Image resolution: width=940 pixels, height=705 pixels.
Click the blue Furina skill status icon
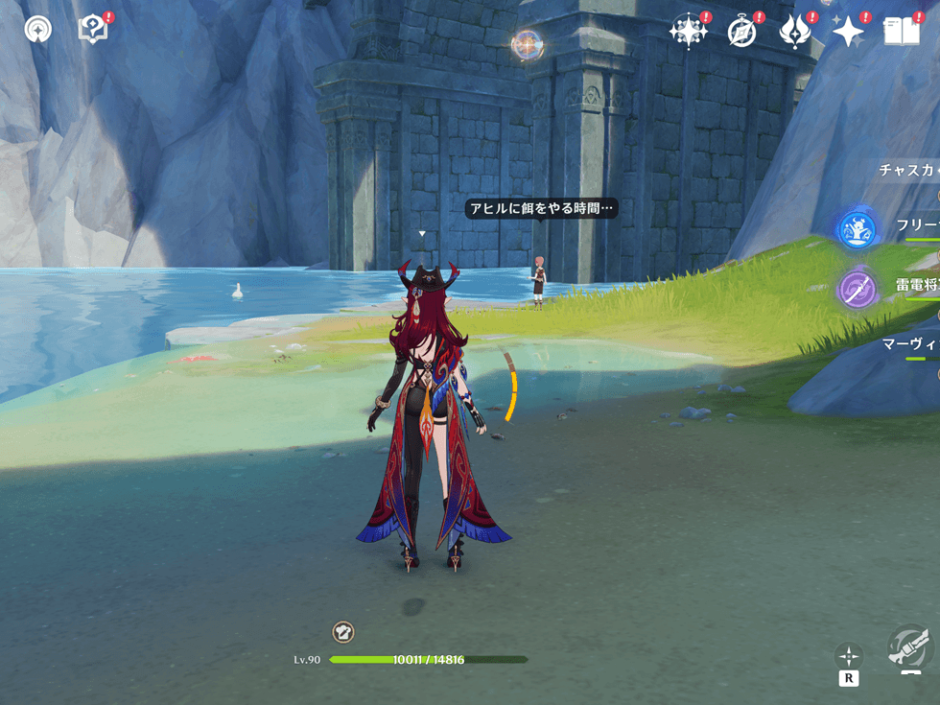coord(857,229)
